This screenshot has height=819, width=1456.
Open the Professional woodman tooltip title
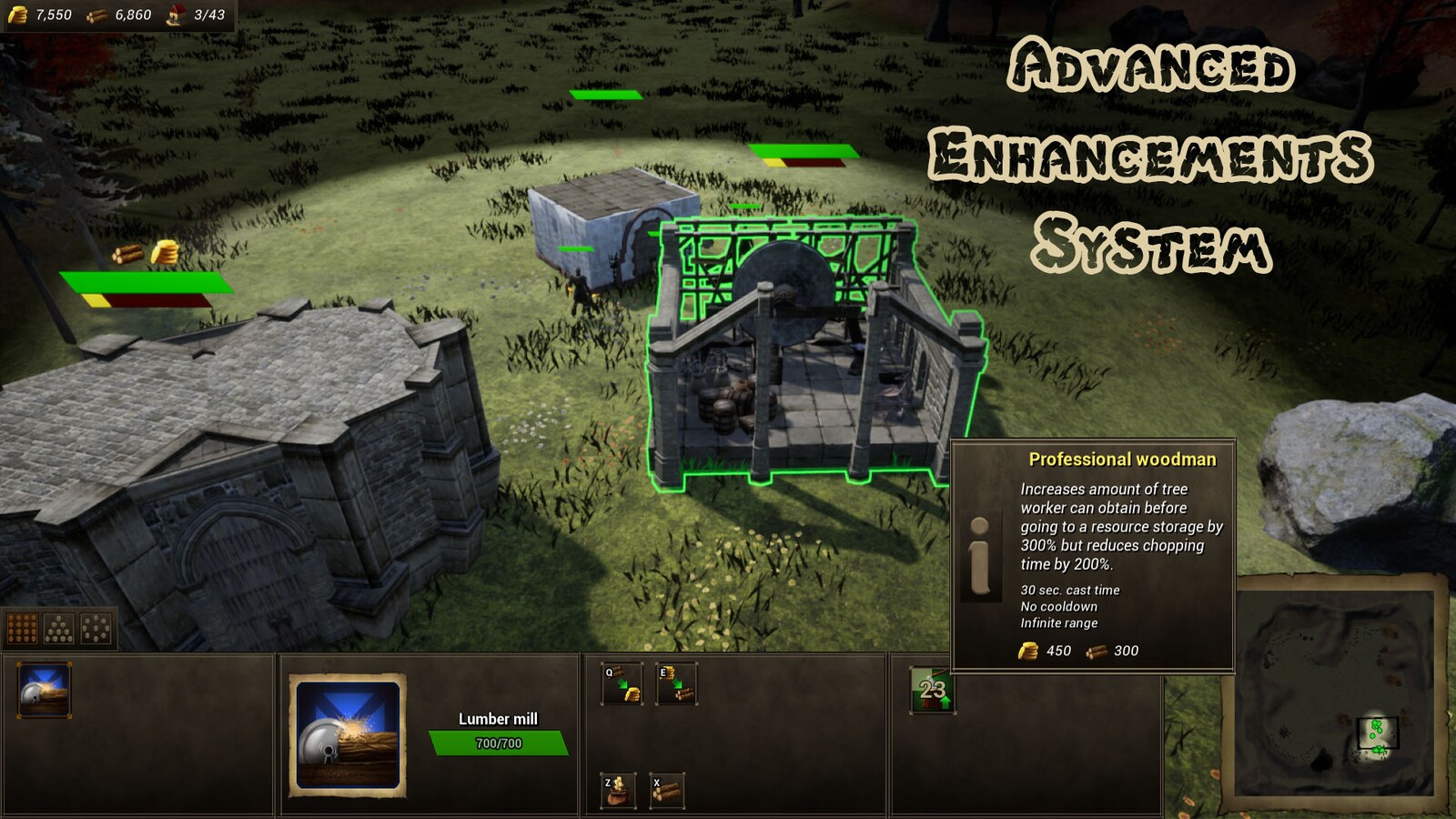[1124, 460]
